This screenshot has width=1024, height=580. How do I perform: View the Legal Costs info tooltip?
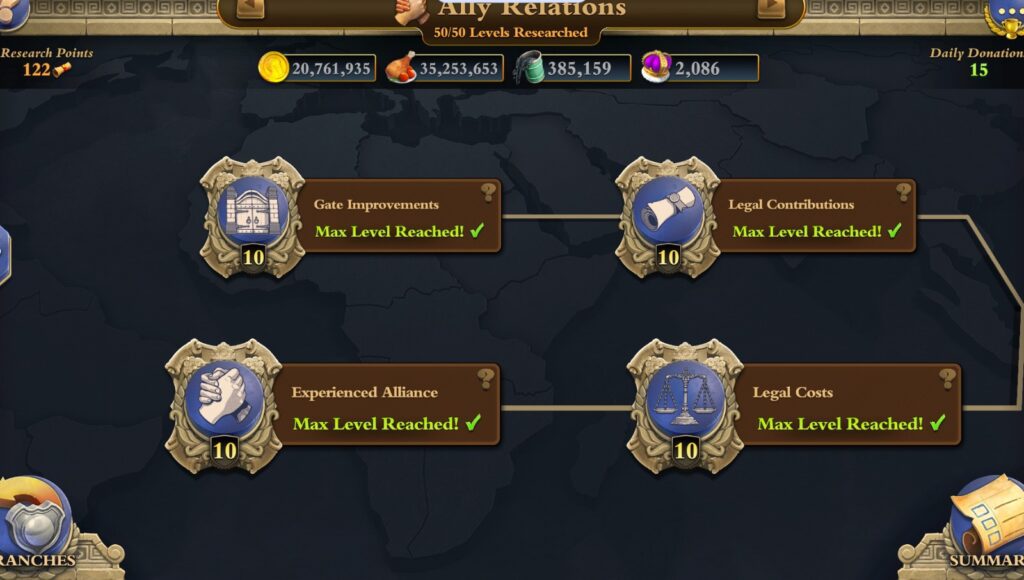947,378
